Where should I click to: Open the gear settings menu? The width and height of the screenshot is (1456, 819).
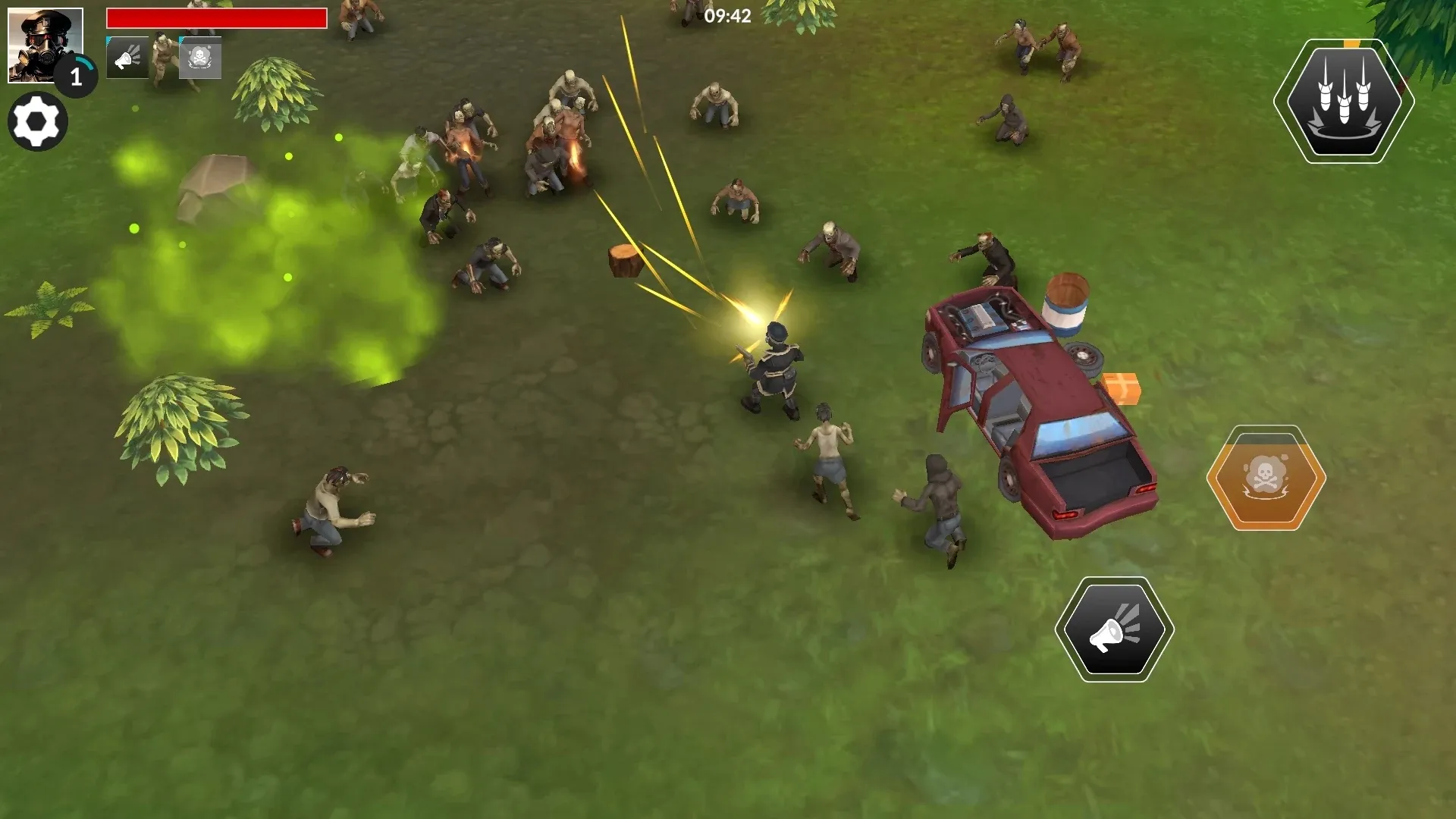click(37, 121)
